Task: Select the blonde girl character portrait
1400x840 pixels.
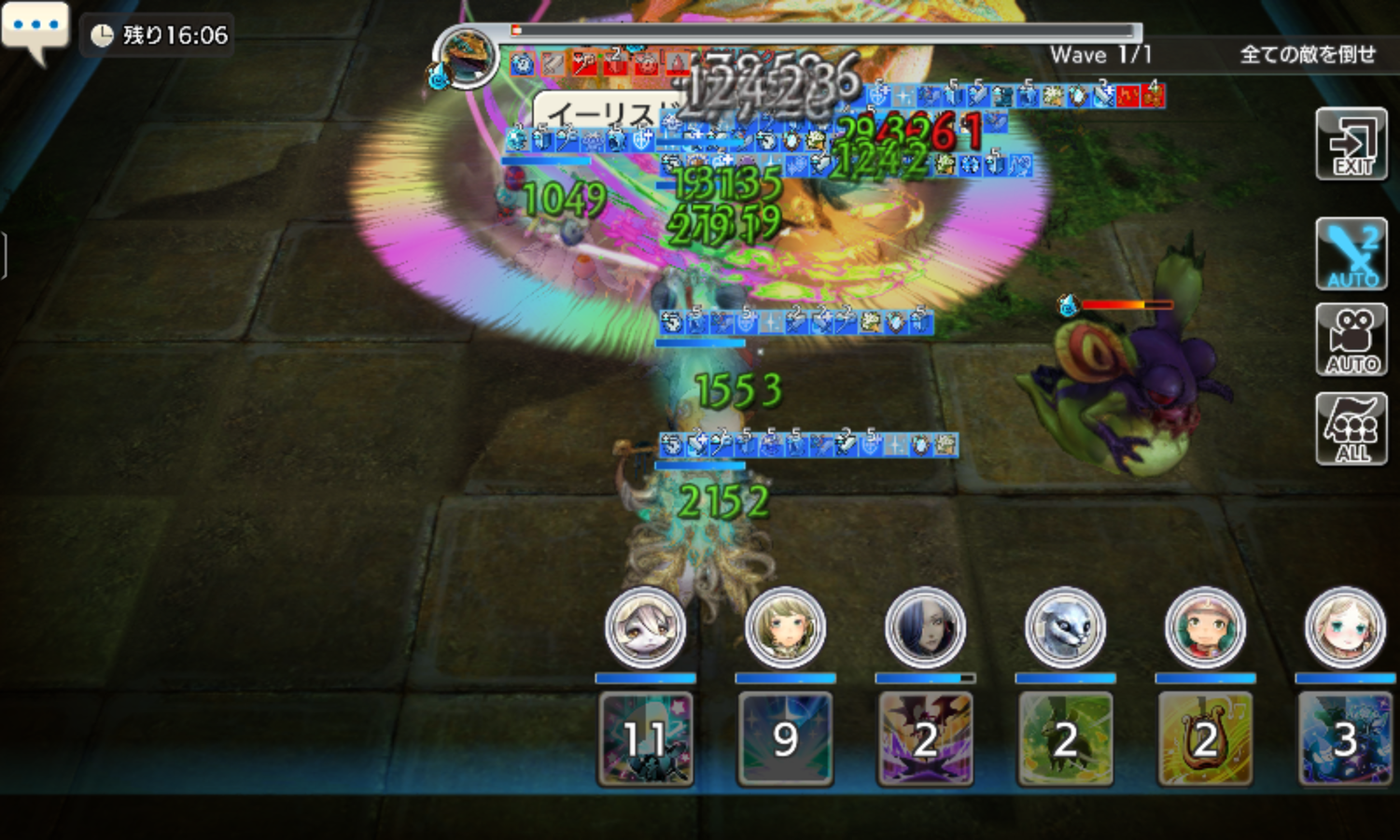Action: click(x=1345, y=628)
